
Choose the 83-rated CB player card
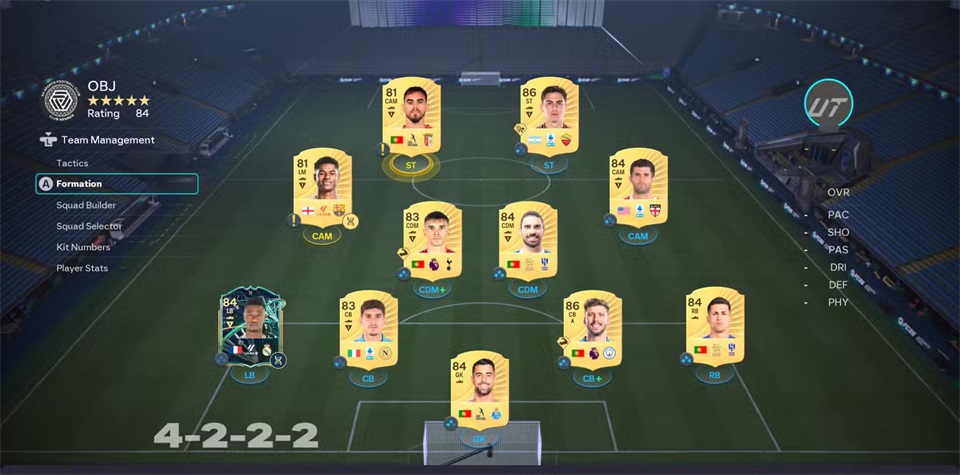[x=370, y=328]
